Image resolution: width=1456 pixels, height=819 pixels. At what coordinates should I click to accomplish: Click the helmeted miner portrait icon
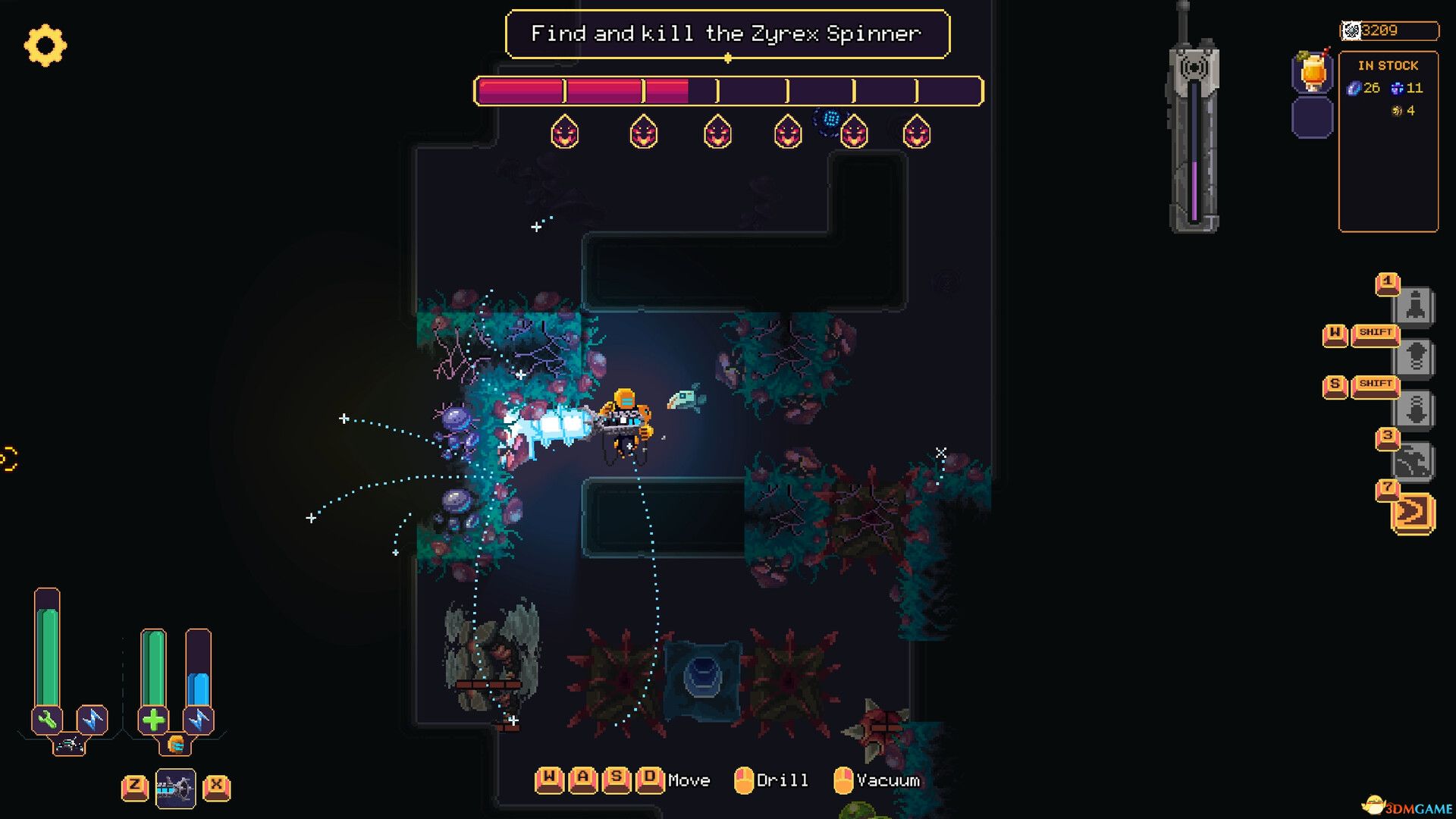pos(176,745)
